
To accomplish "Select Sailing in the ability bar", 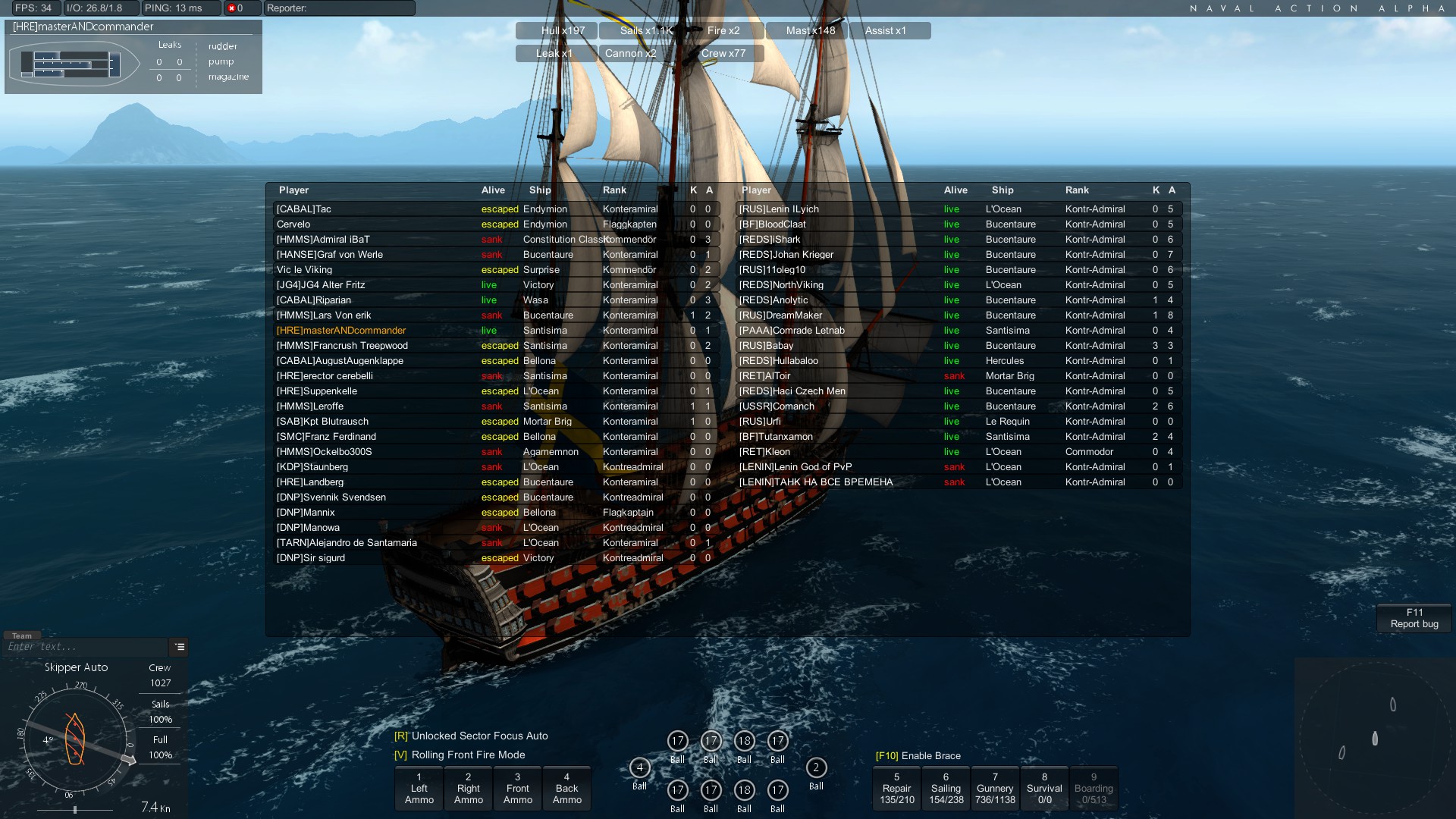I will coord(946,788).
